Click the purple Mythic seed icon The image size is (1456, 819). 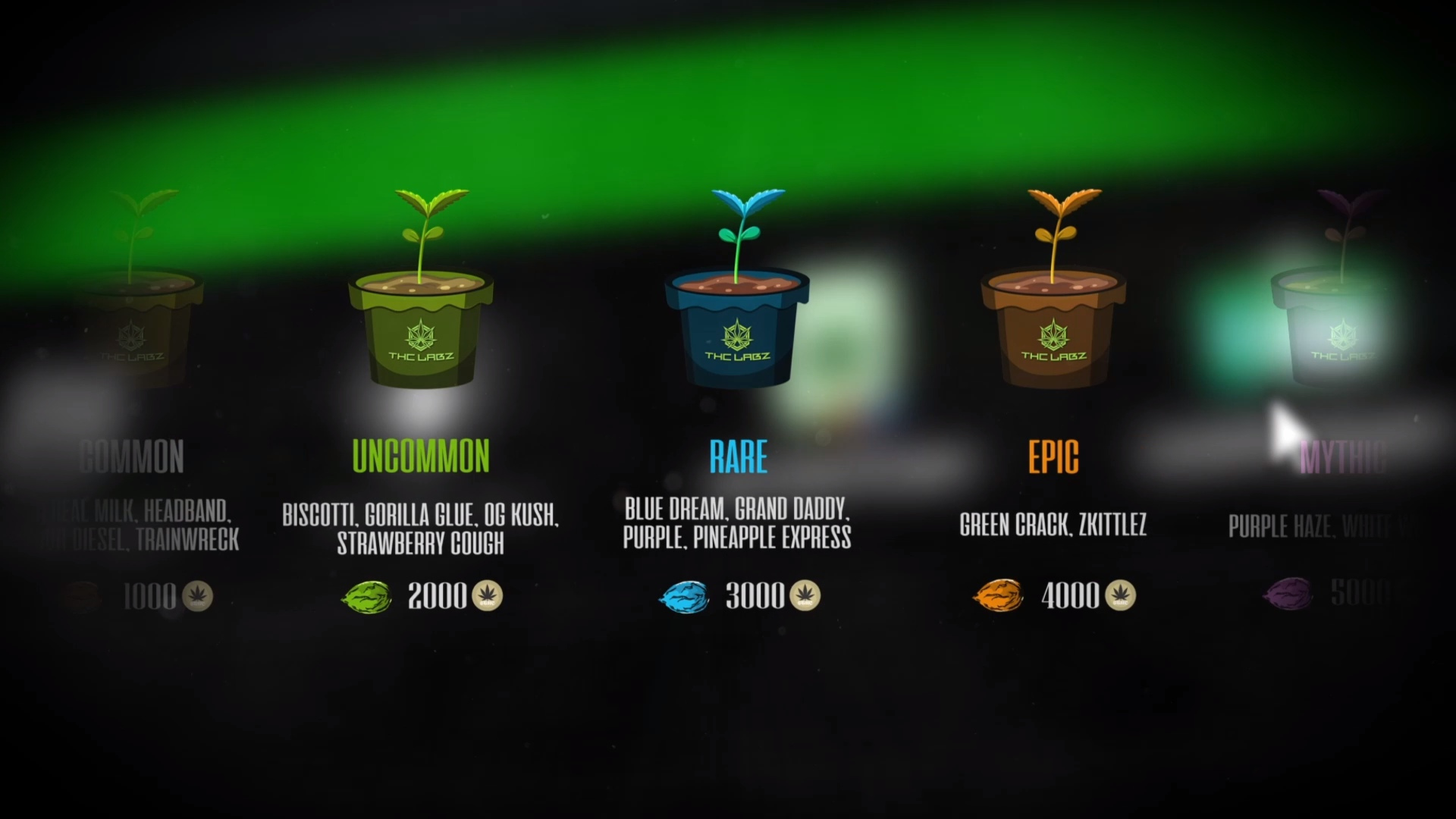(1288, 594)
